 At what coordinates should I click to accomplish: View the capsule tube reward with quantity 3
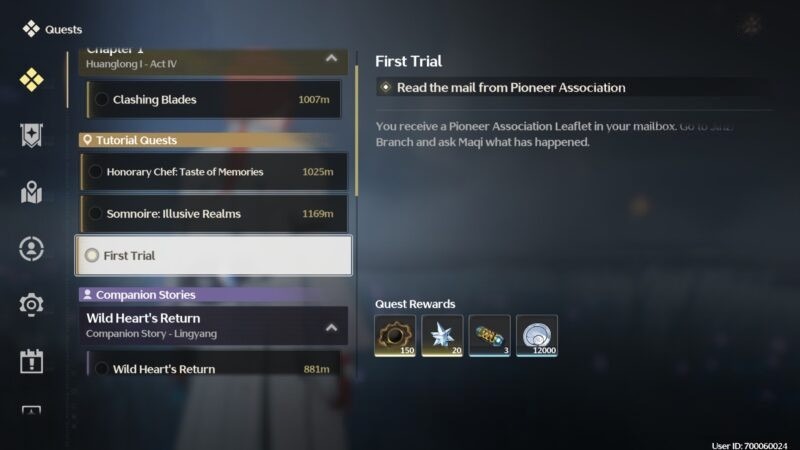click(489, 336)
